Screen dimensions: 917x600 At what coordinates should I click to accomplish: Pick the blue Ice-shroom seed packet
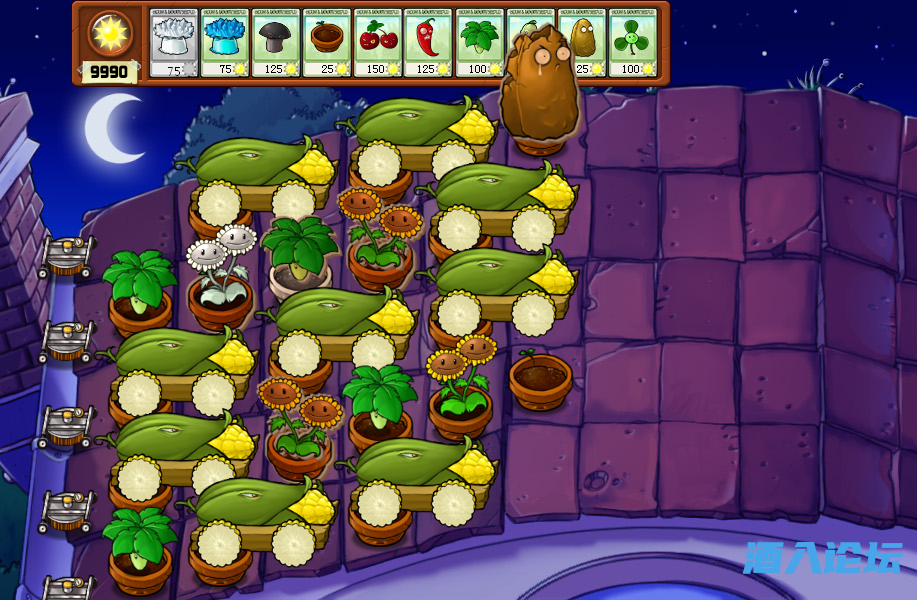225,42
